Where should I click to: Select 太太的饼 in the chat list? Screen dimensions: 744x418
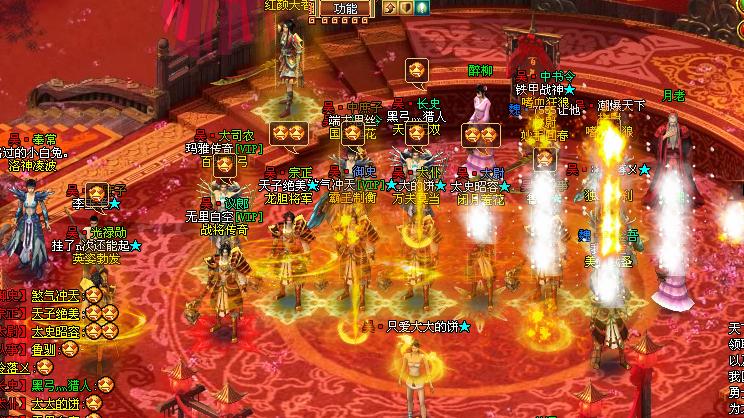click(54, 404)
